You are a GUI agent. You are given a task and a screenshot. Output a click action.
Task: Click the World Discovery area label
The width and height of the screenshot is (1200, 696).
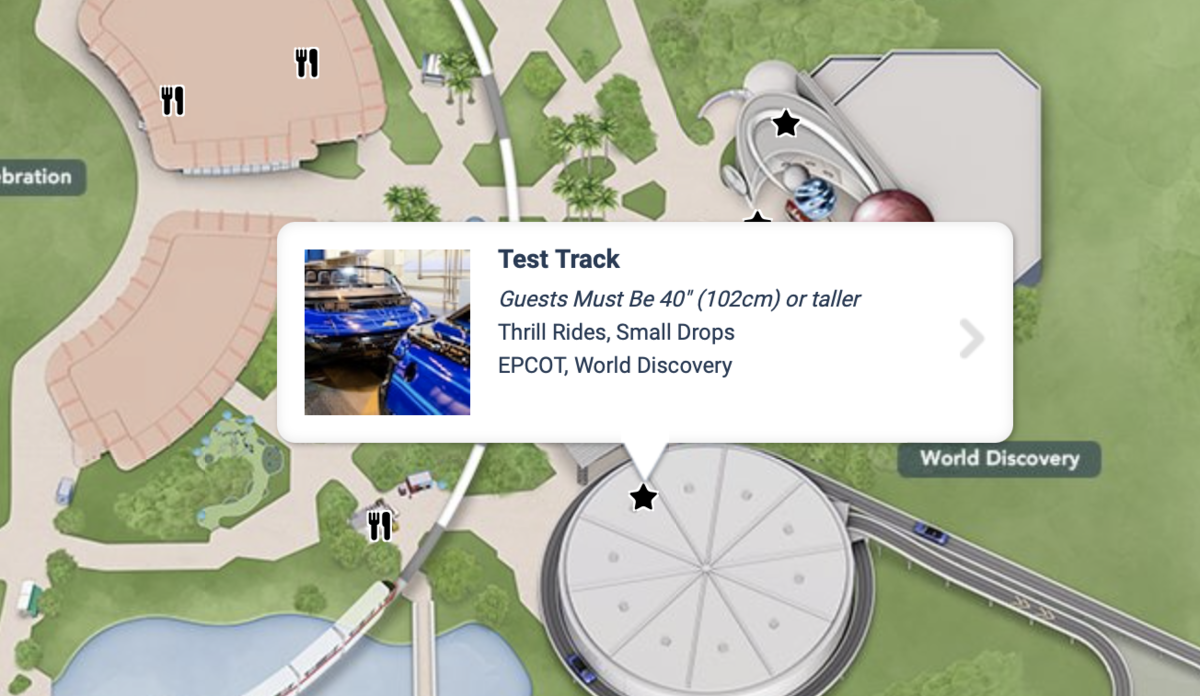click(x=999, y=459)
